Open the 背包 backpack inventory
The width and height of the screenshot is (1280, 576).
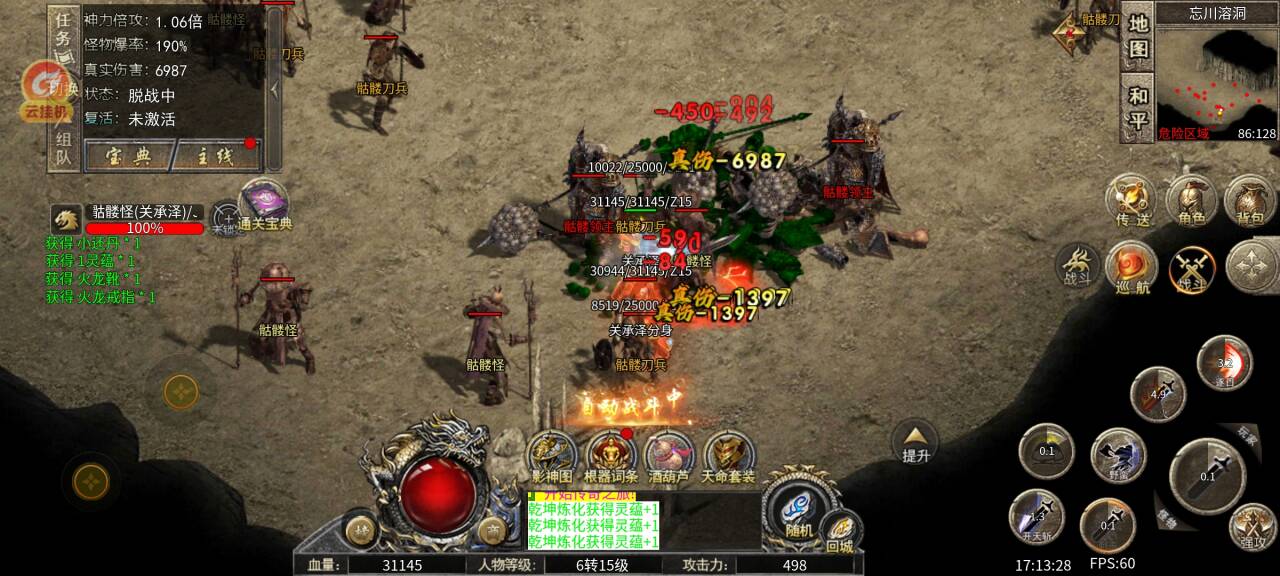coord(1250,199)
